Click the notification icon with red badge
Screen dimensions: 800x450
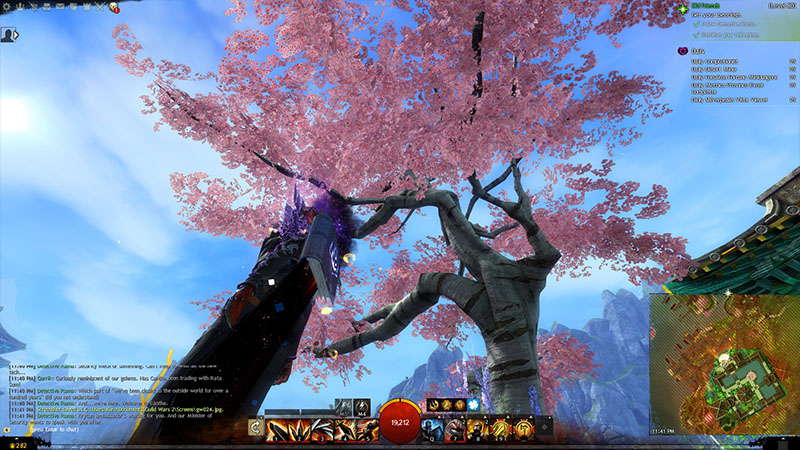tap(115, 6)
